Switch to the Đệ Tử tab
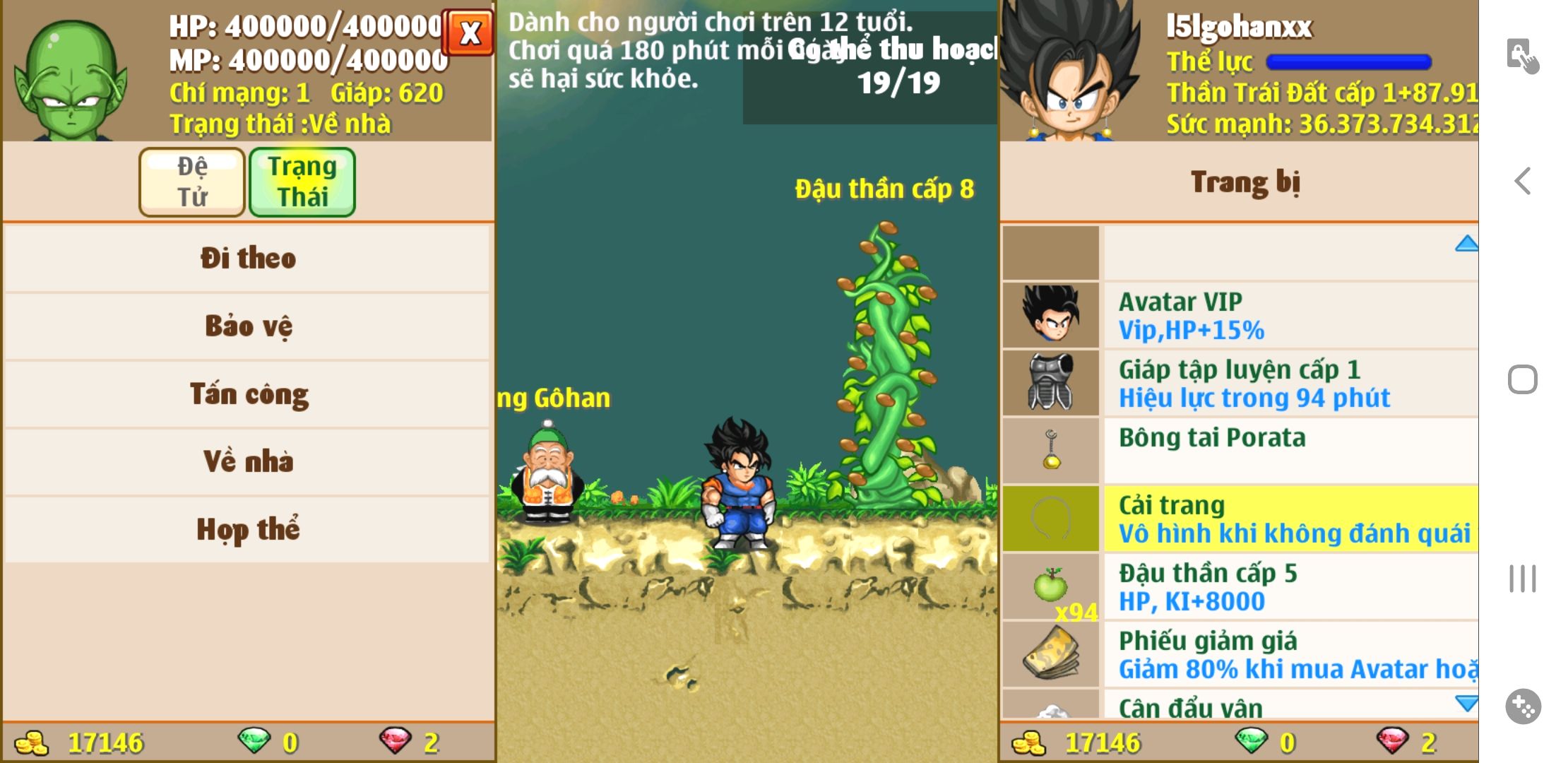1568x763 pixels. point(192,182)
